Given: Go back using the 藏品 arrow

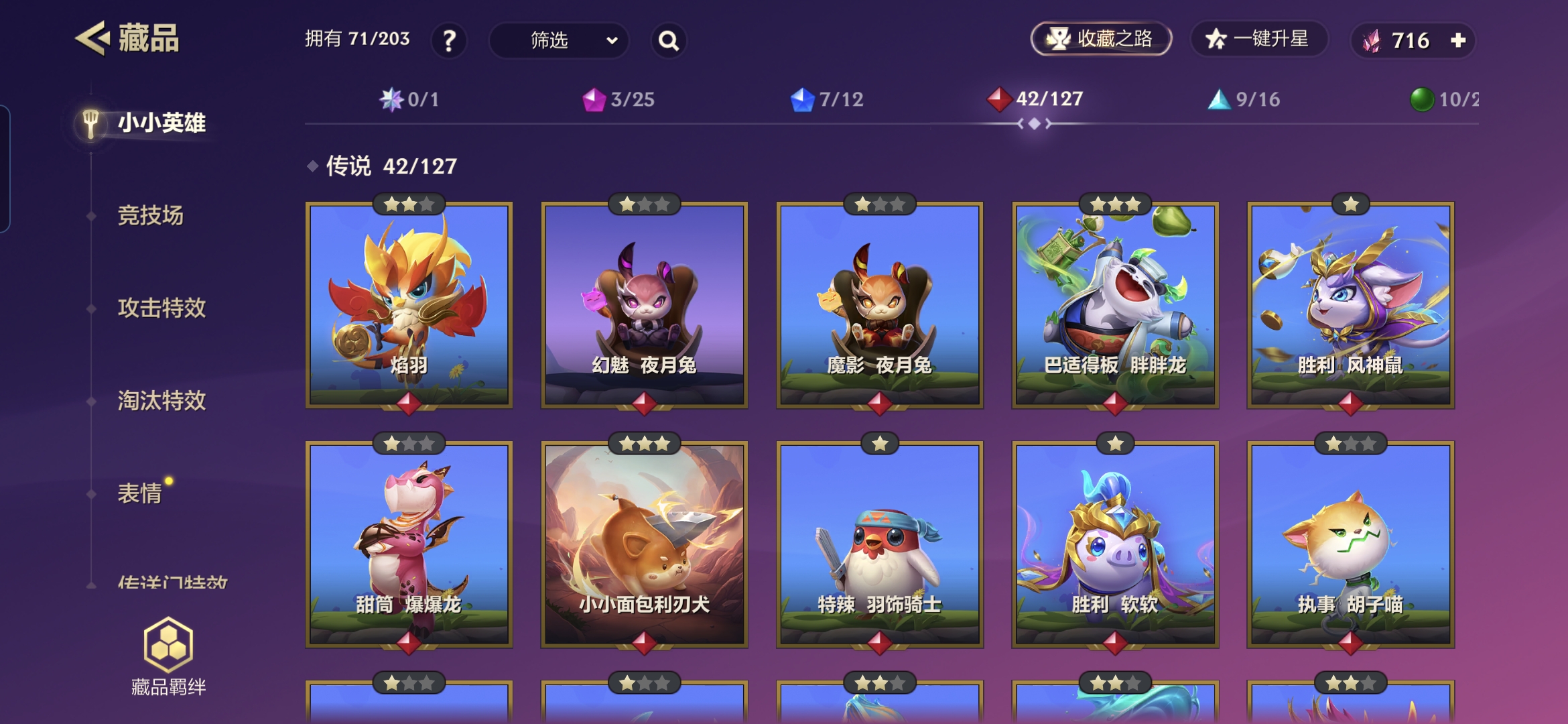Looking at the screenshot, I should 93,38.
